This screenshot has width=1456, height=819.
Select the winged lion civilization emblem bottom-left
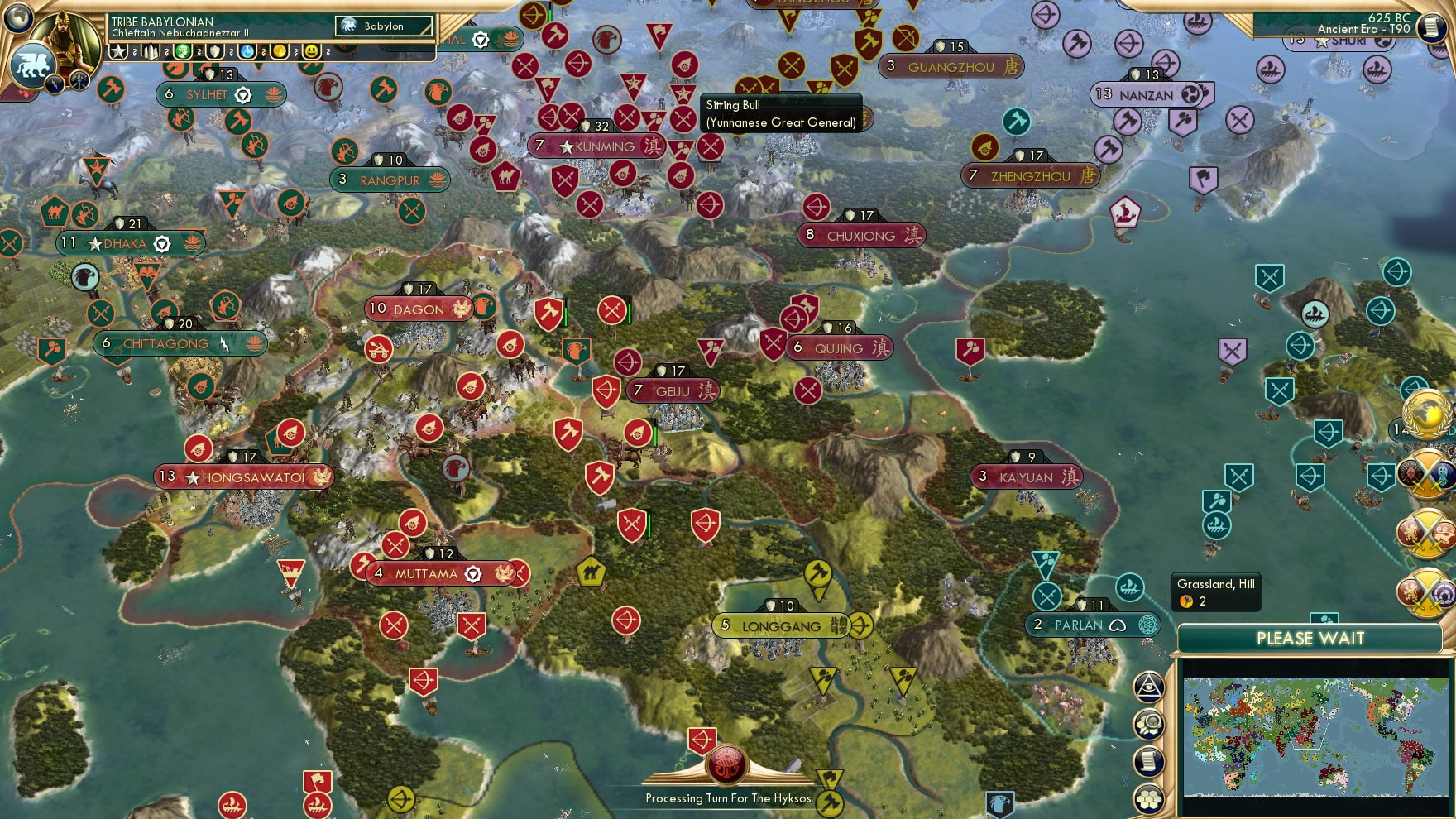pos(33,65)
